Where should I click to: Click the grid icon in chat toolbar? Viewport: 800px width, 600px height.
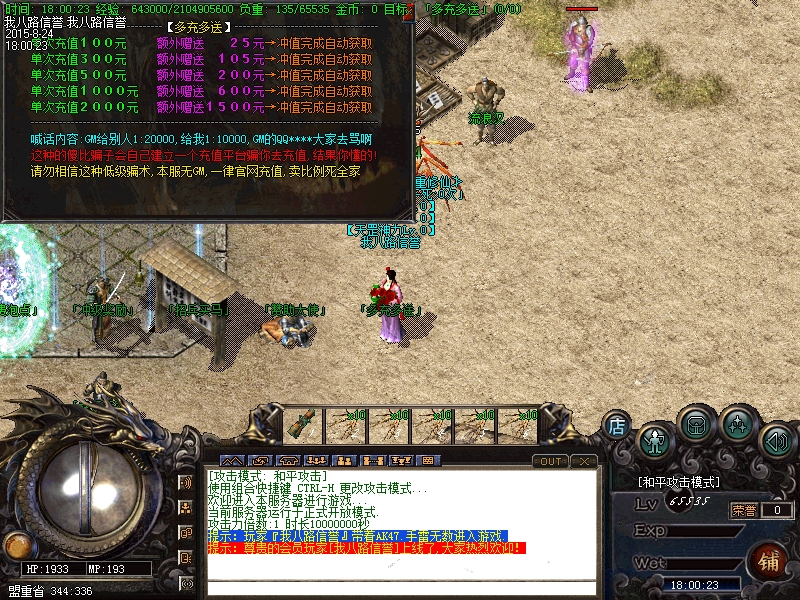[x=428, y=461]
